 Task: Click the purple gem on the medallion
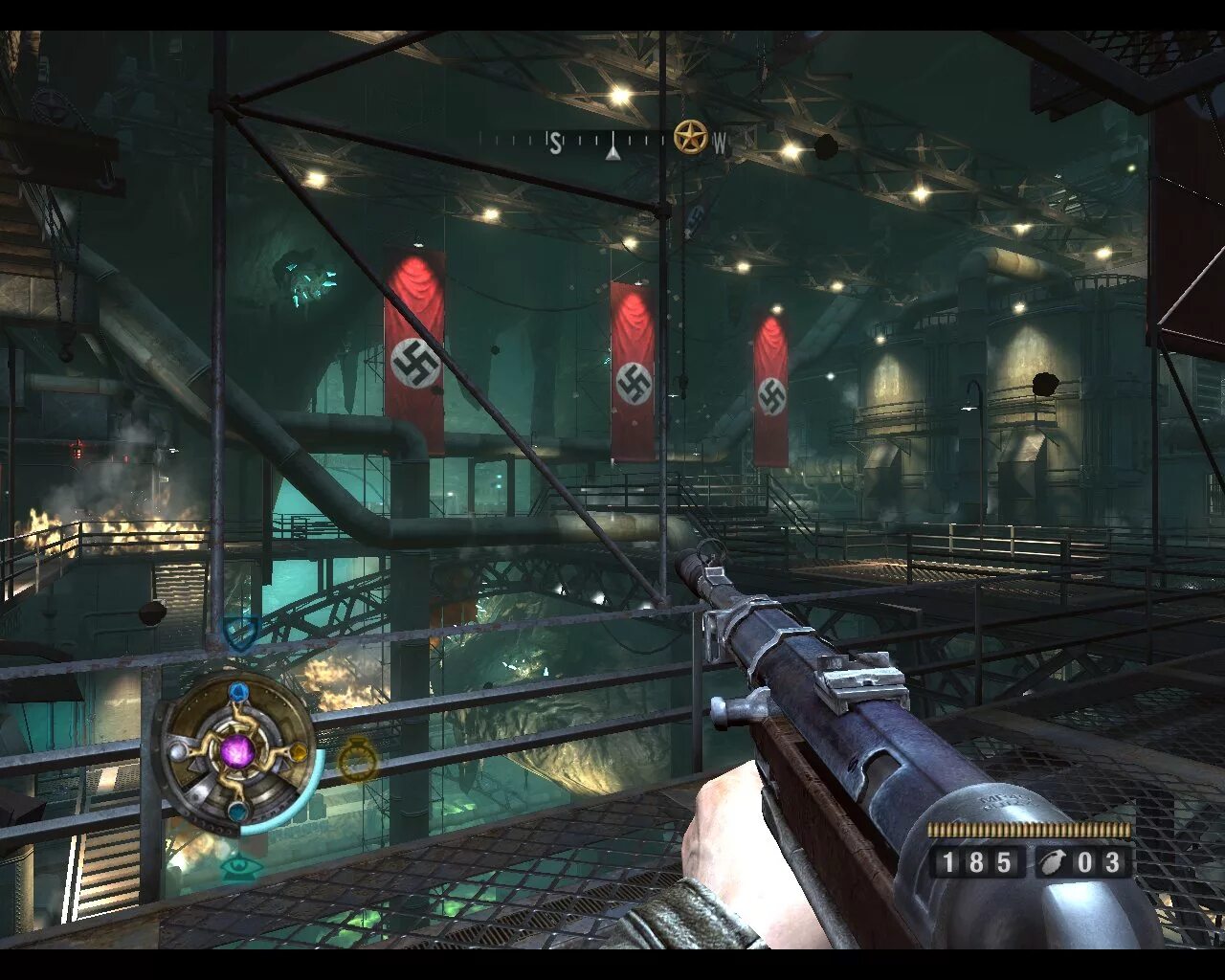pos(236,750)
